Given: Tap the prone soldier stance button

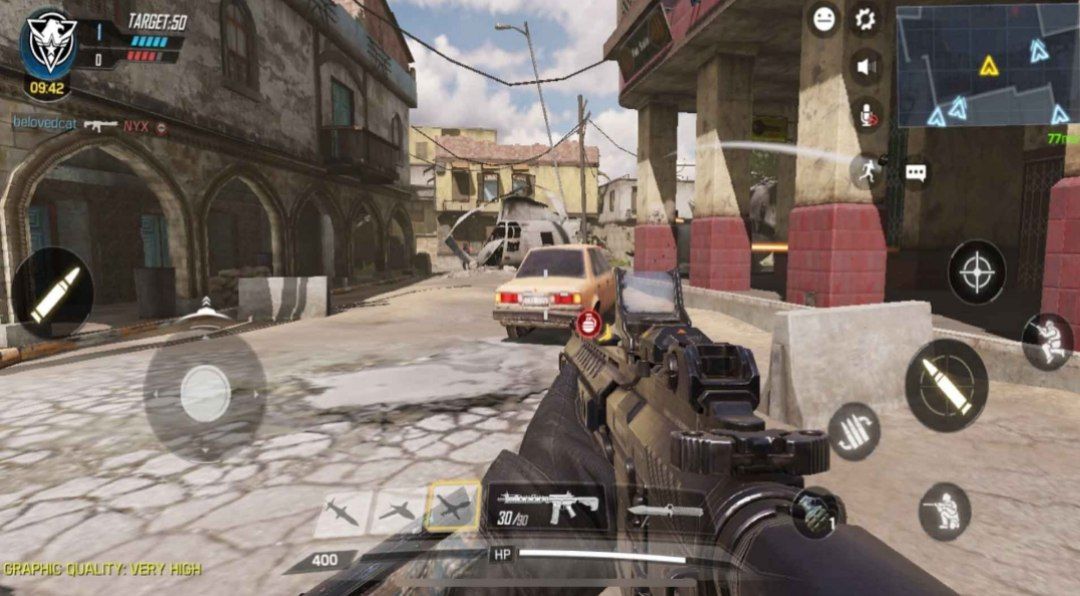Looking at the screenshot, I should (1047, 340).
